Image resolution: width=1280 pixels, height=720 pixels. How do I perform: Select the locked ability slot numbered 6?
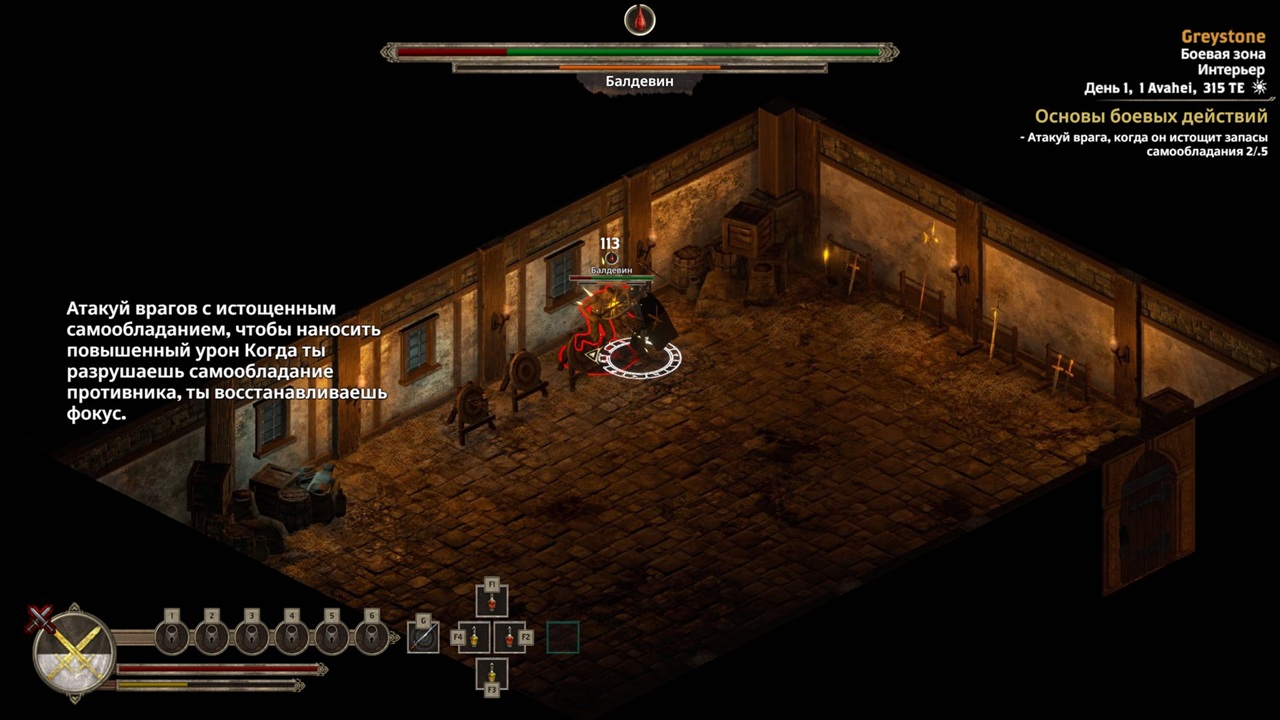[x=372, y=636]
